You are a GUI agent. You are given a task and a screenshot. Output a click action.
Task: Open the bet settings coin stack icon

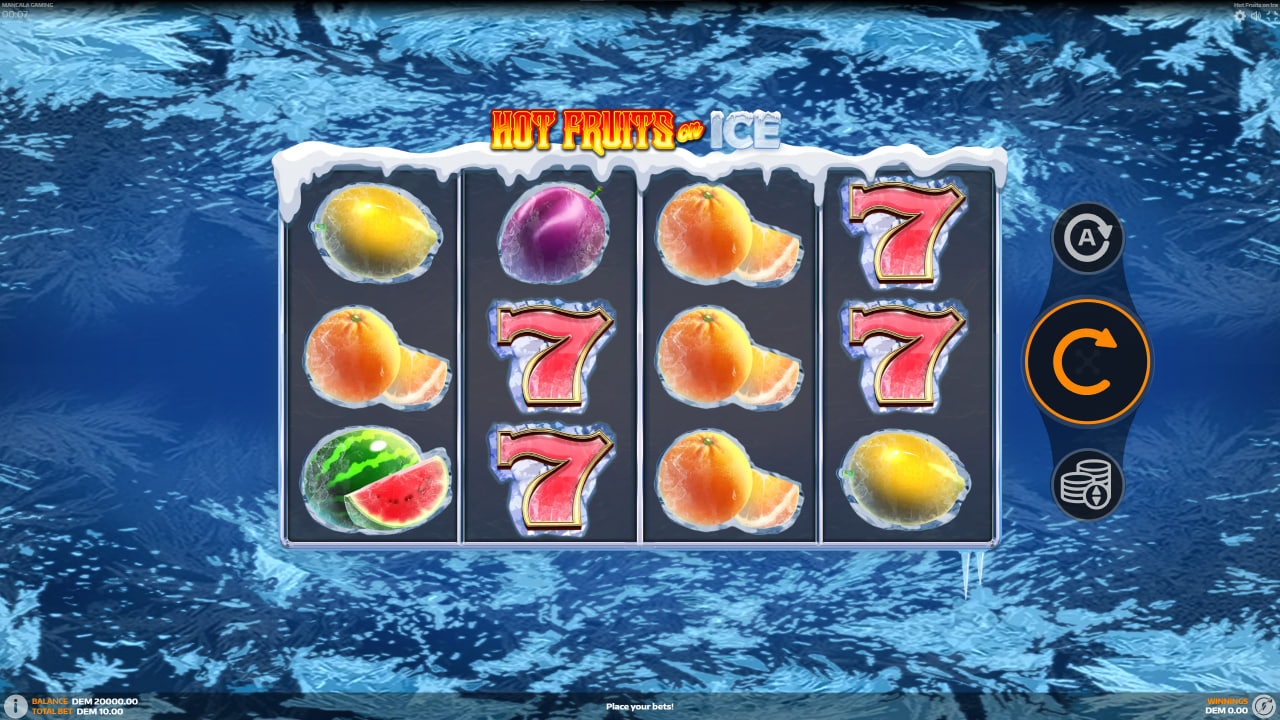tap(1087, 484)
